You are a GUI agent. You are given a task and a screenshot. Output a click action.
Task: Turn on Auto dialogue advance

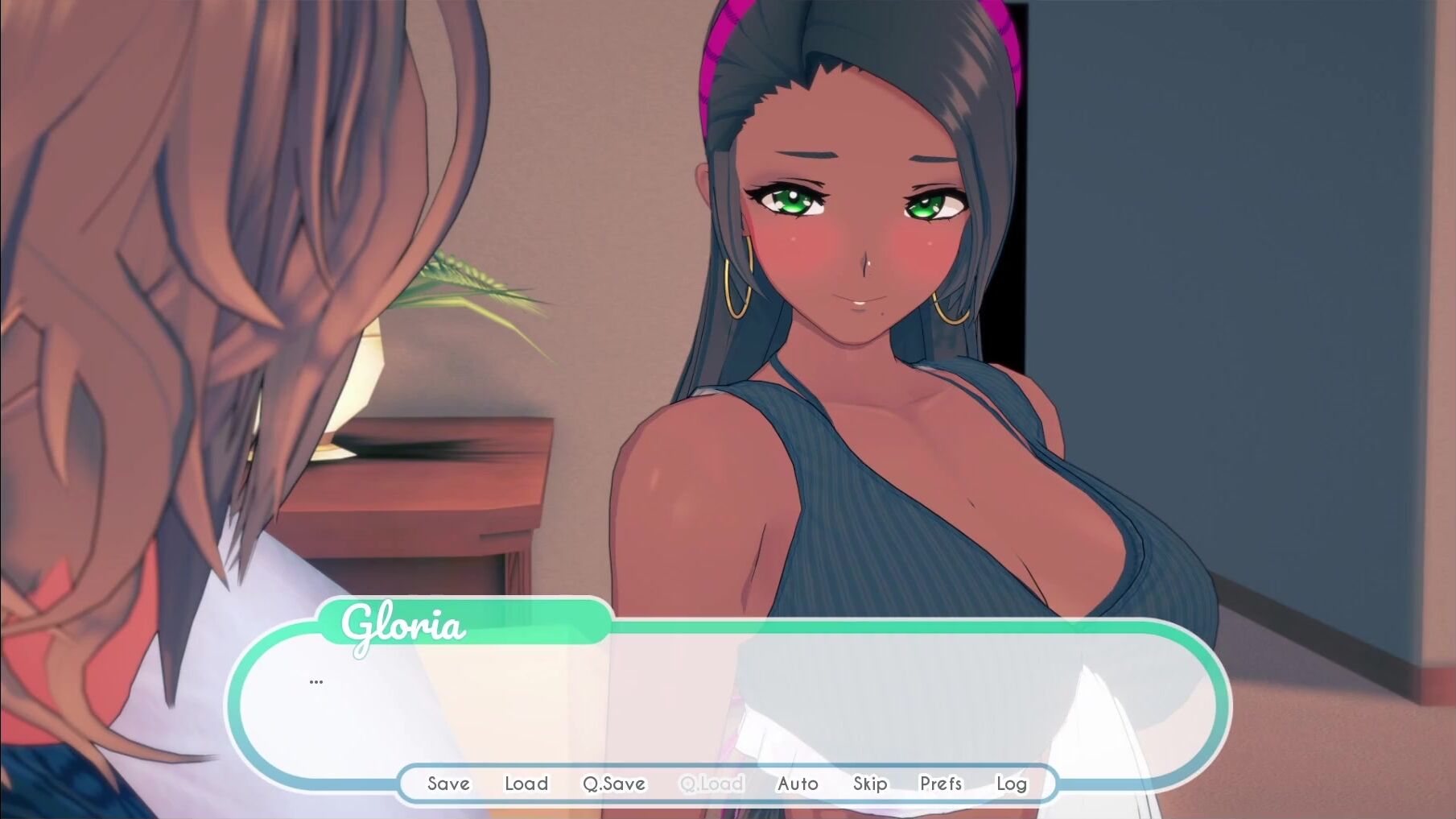[798, 784]
